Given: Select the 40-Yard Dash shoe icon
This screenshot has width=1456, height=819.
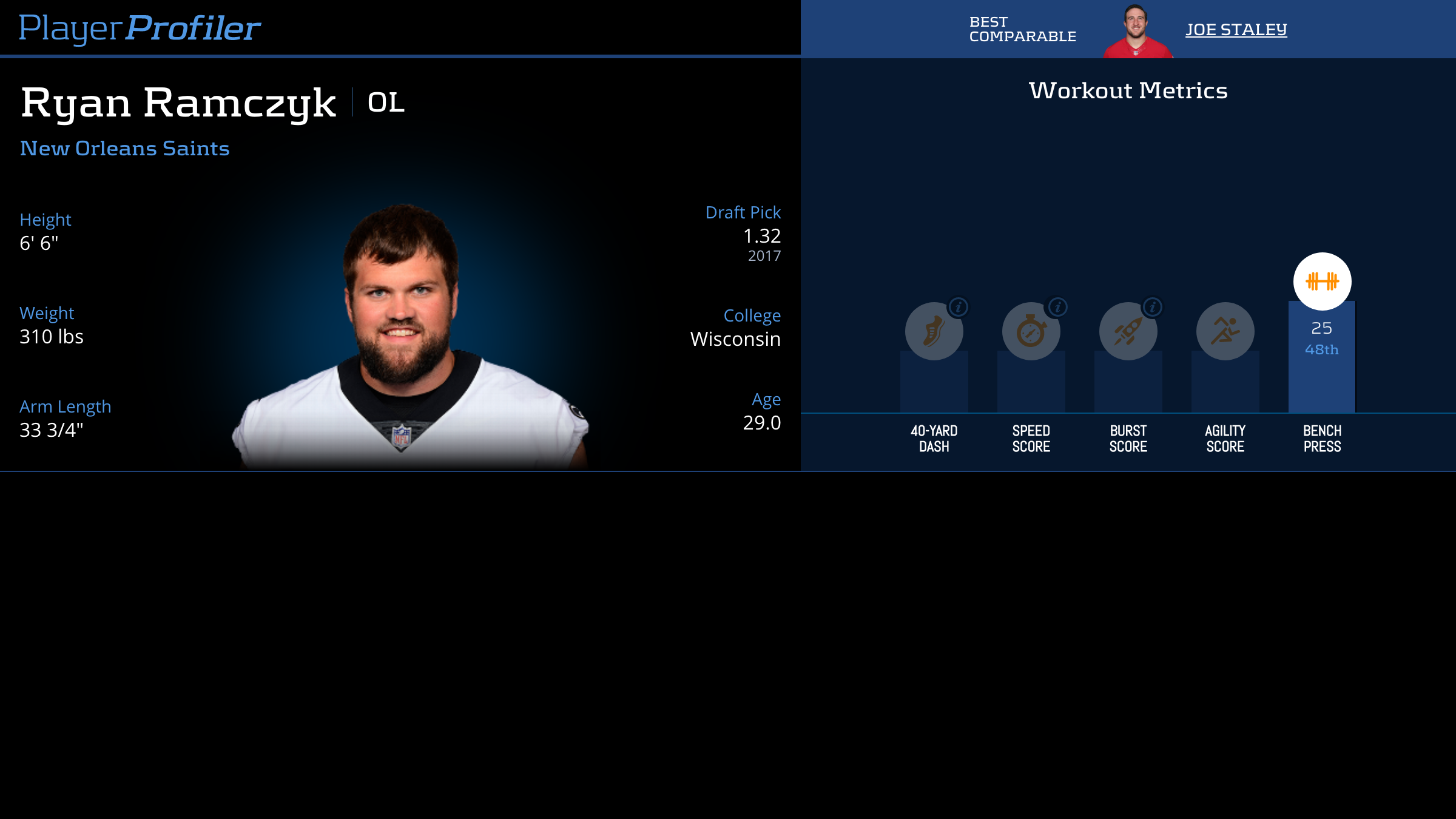Looking at the screenshot, I should [933, 332].
